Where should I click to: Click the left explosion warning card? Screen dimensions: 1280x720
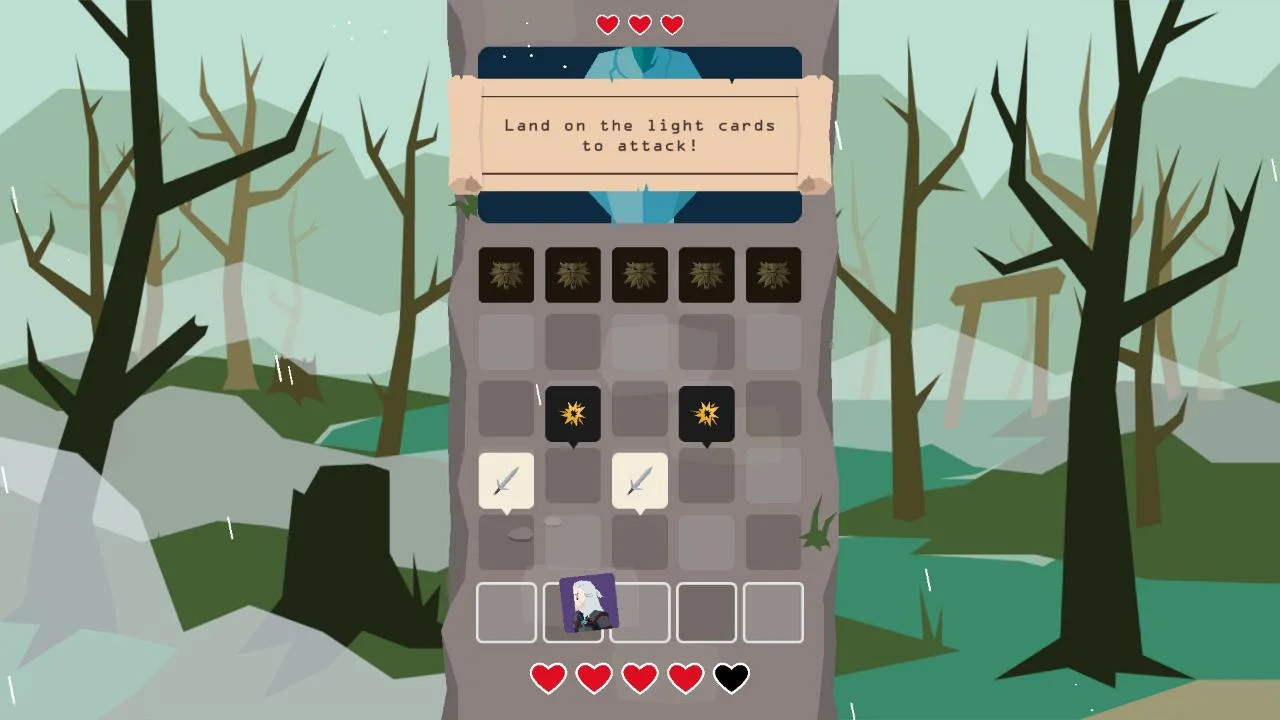click(573, 413)
